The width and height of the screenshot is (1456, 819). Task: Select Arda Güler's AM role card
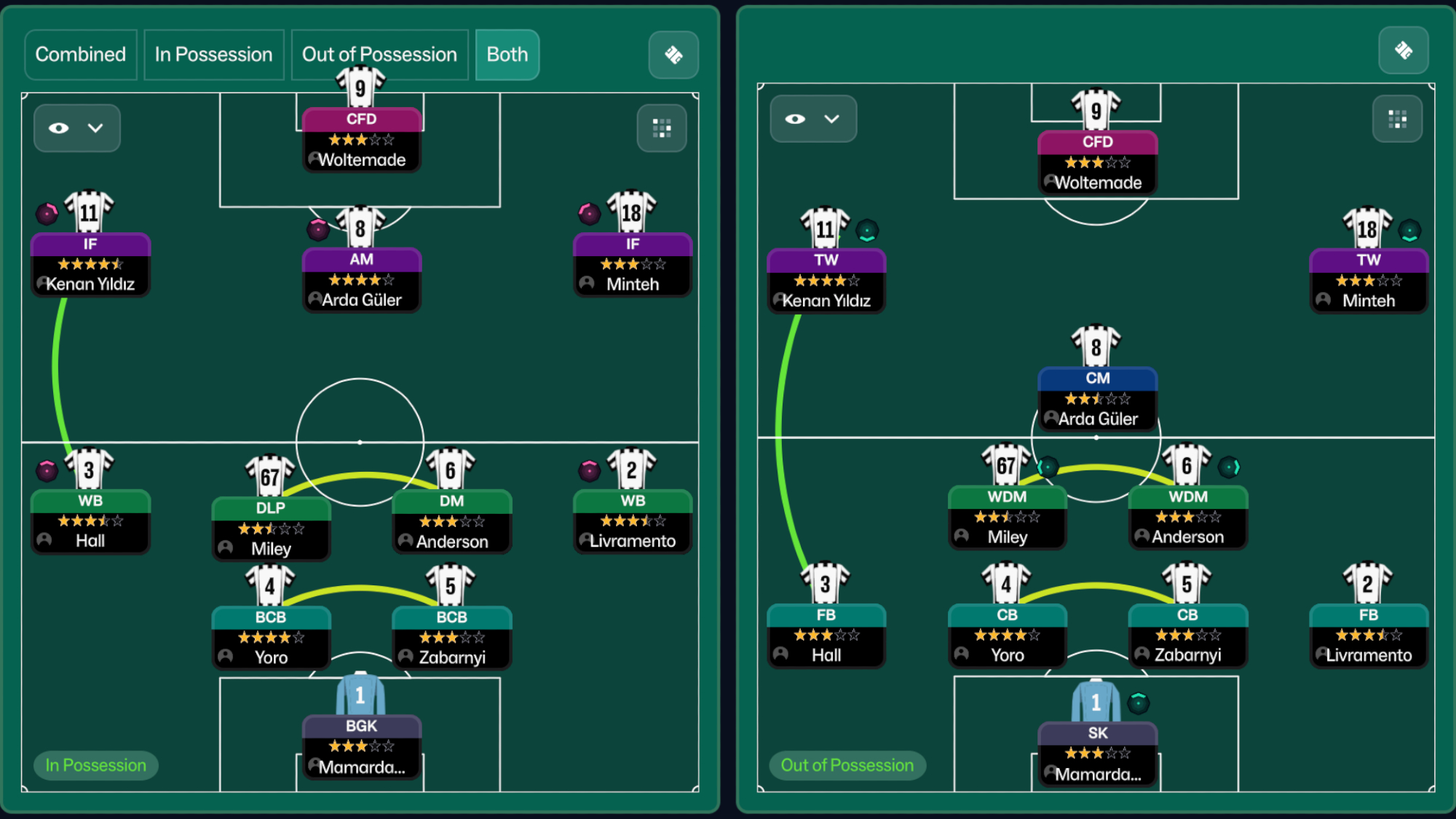coord(361,280)
